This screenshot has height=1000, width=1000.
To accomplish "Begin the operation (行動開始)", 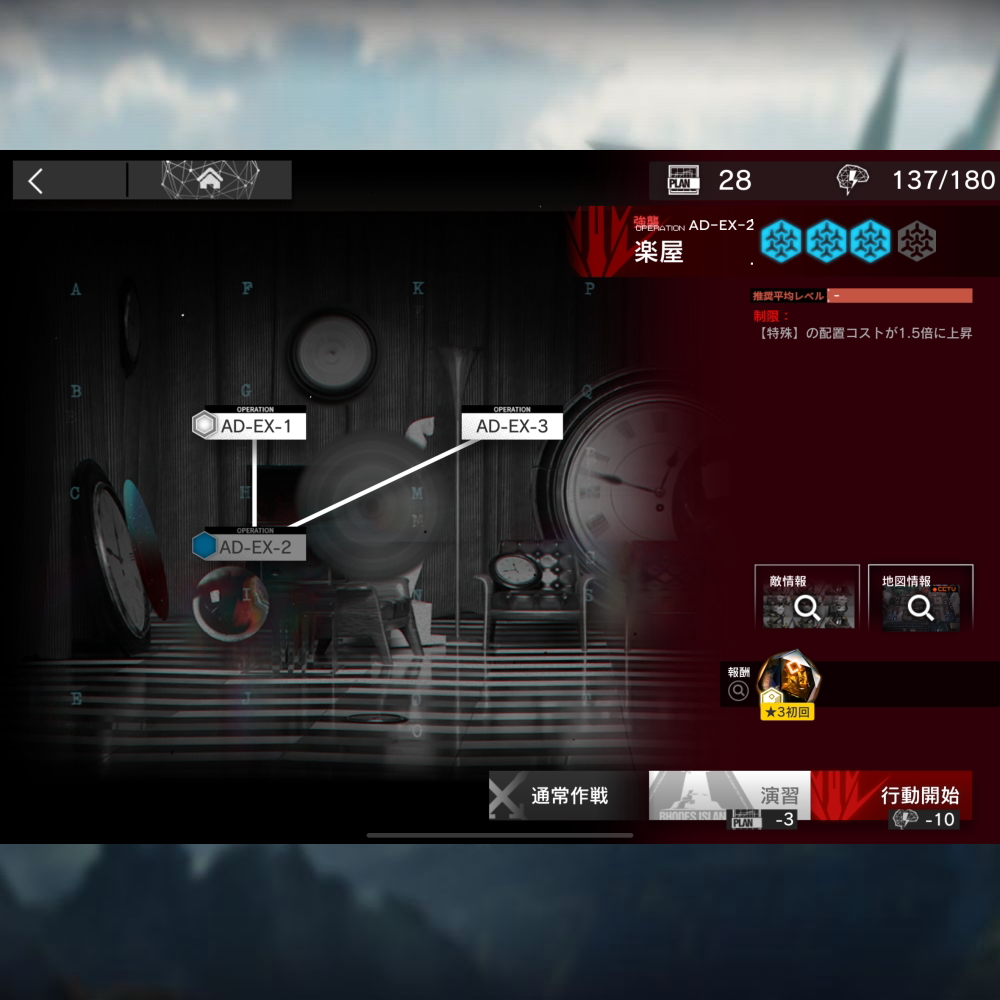I will click(x=905, y=796).
